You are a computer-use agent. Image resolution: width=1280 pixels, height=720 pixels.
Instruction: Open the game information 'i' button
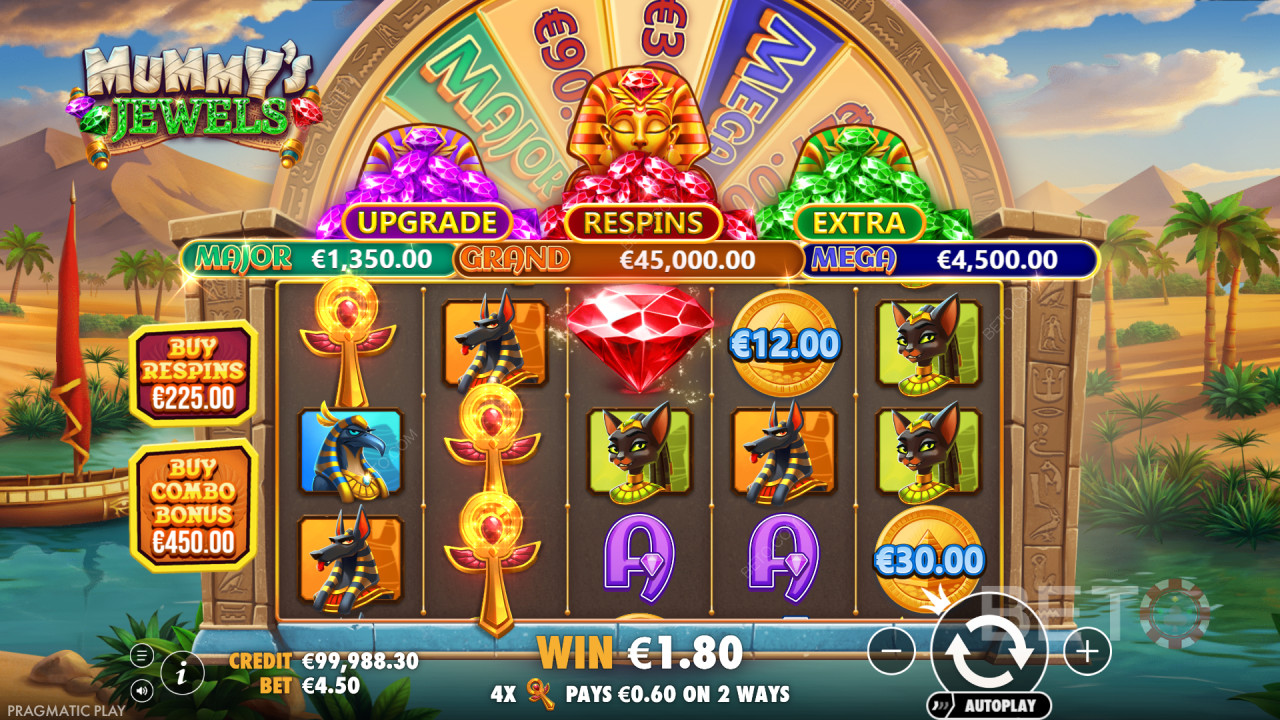coord(182,674)
